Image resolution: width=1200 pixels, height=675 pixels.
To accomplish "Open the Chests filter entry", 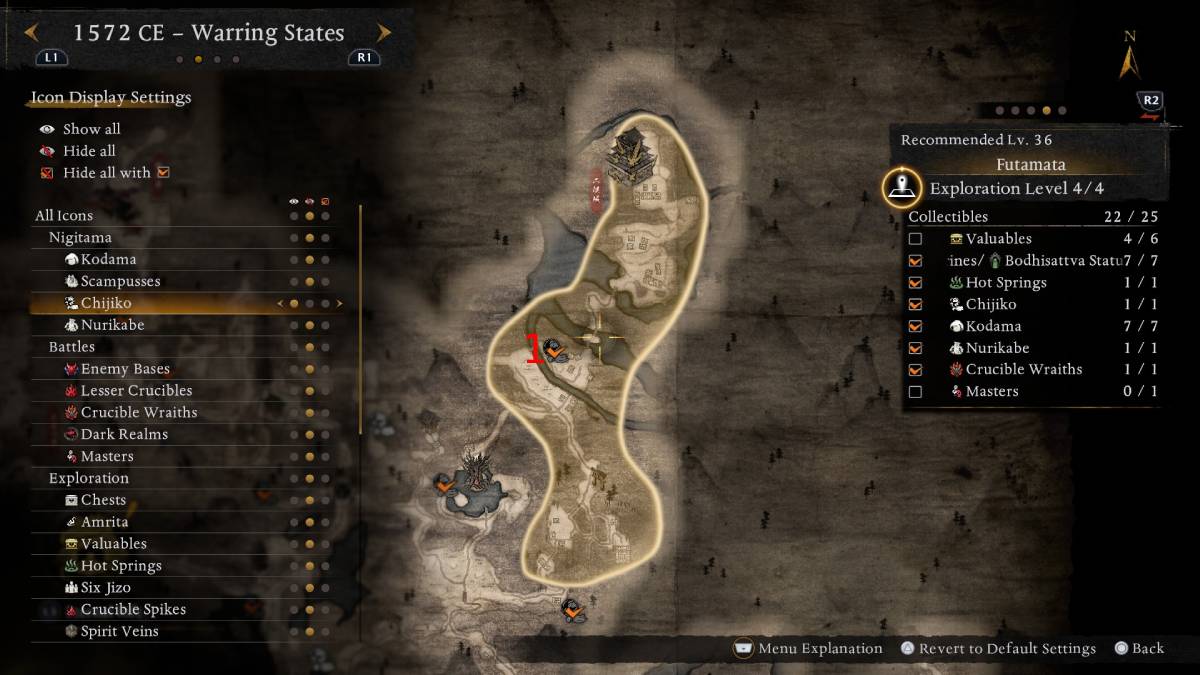I will coord(103,500).
